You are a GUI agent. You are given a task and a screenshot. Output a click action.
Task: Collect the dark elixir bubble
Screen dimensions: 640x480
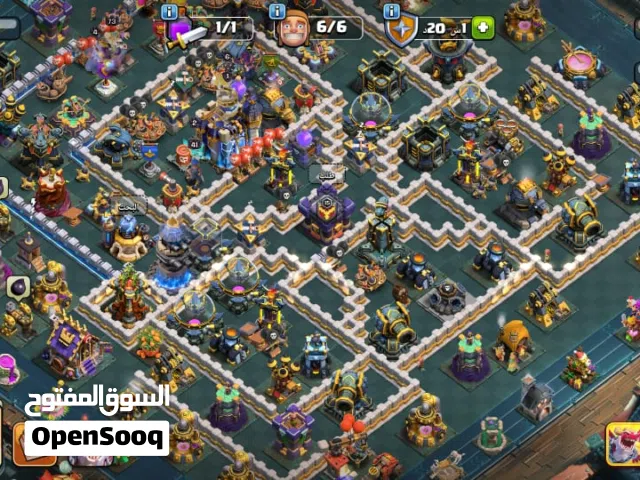[18, 287]
